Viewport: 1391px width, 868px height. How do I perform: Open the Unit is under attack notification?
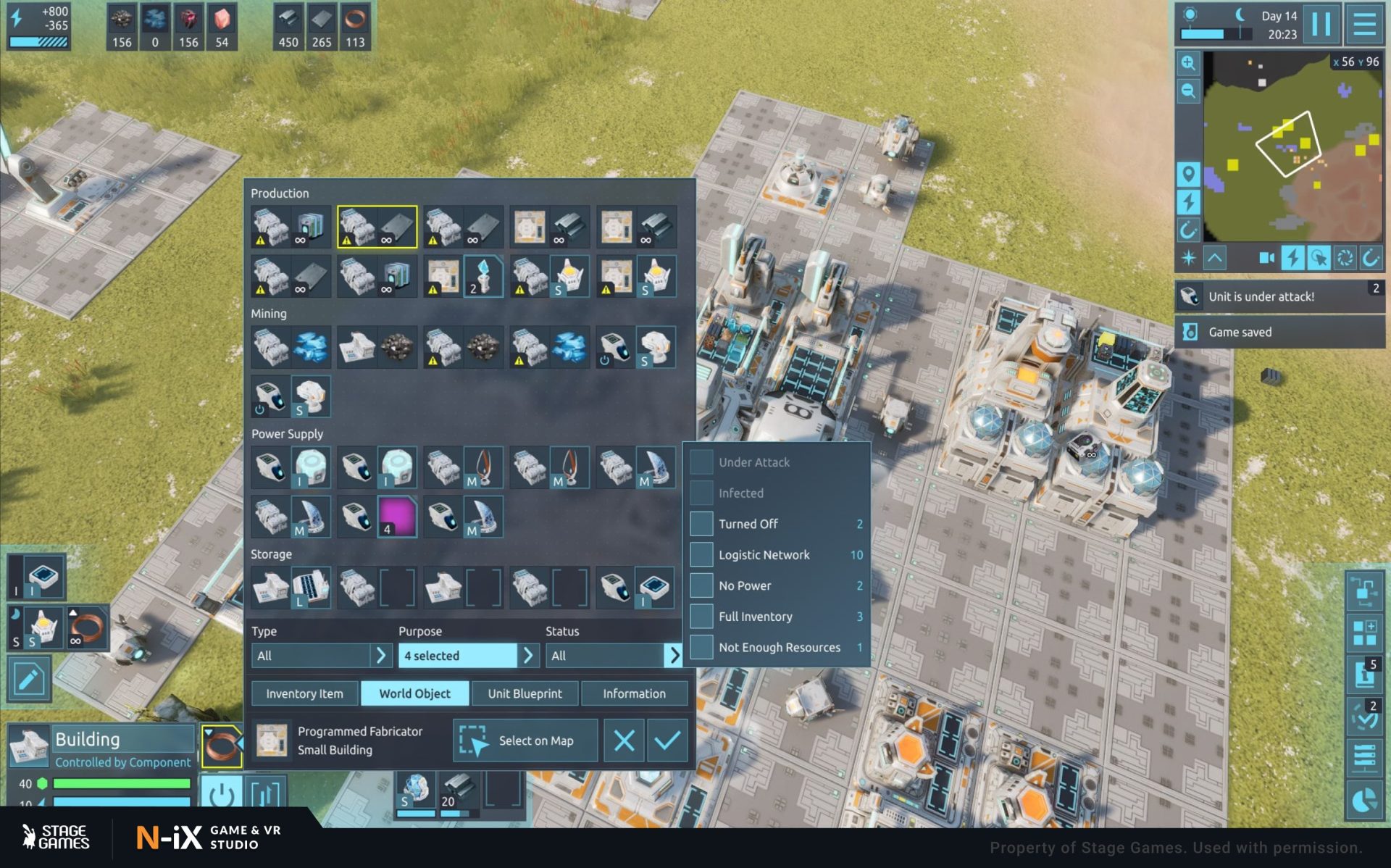pos(1279,296)
